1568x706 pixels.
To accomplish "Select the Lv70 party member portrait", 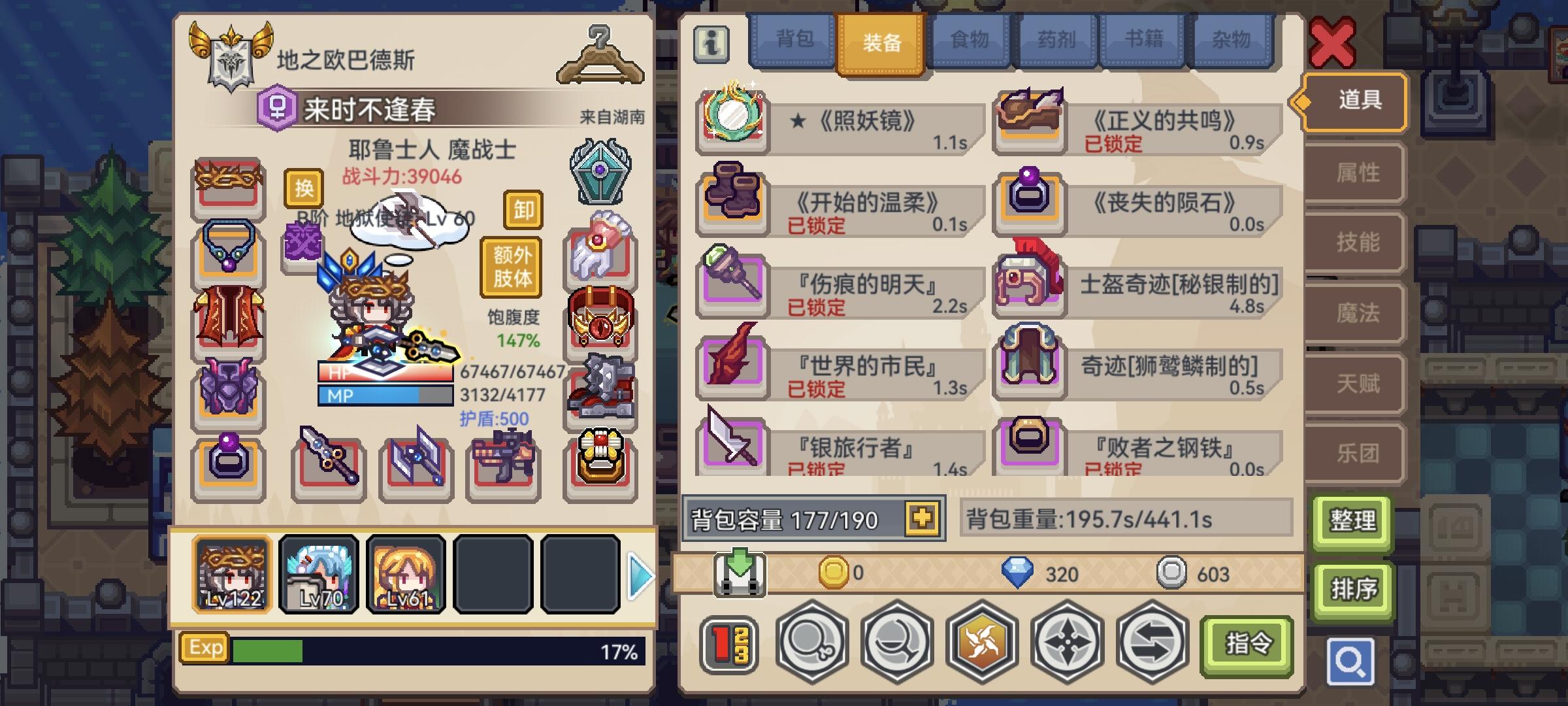I will tap(318, 575).
